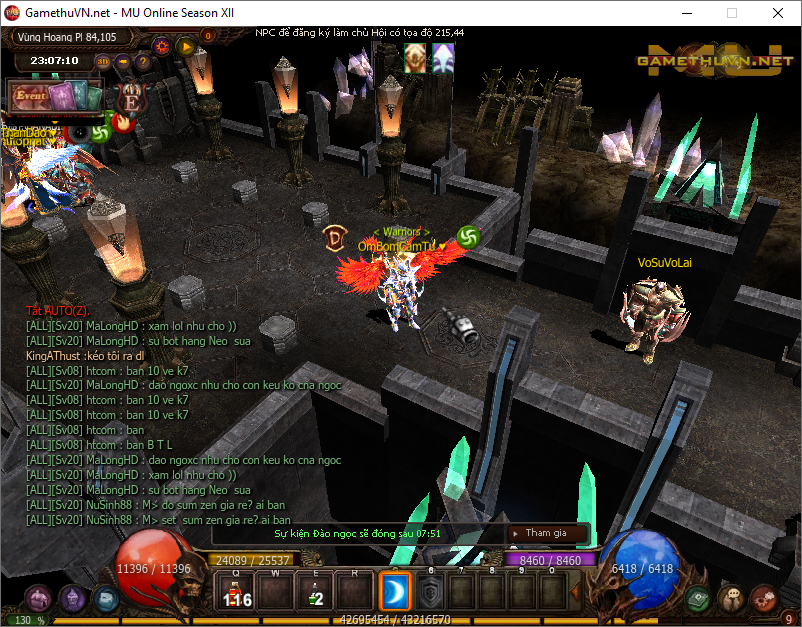Open the red gears system menu
Image resolution: width=802 pixels, height=627 pixels.
click(x=763, y=598)
